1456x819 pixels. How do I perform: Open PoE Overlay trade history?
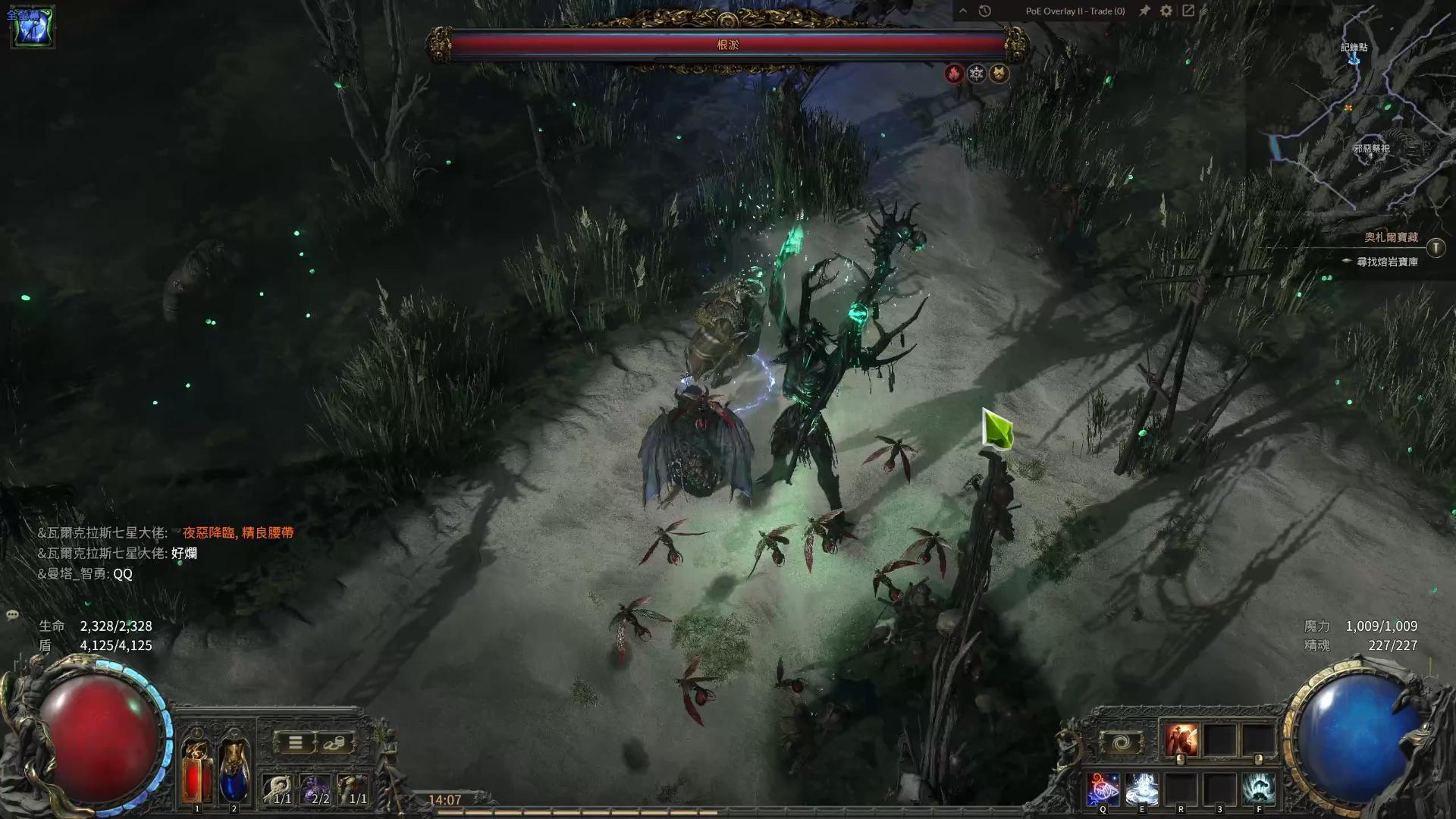984,11
